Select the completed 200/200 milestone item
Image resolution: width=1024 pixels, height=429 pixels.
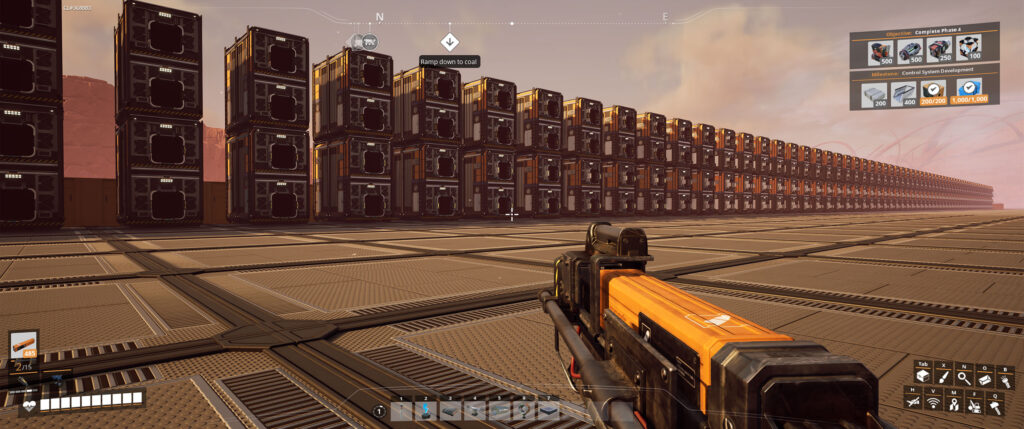(934, 95)
